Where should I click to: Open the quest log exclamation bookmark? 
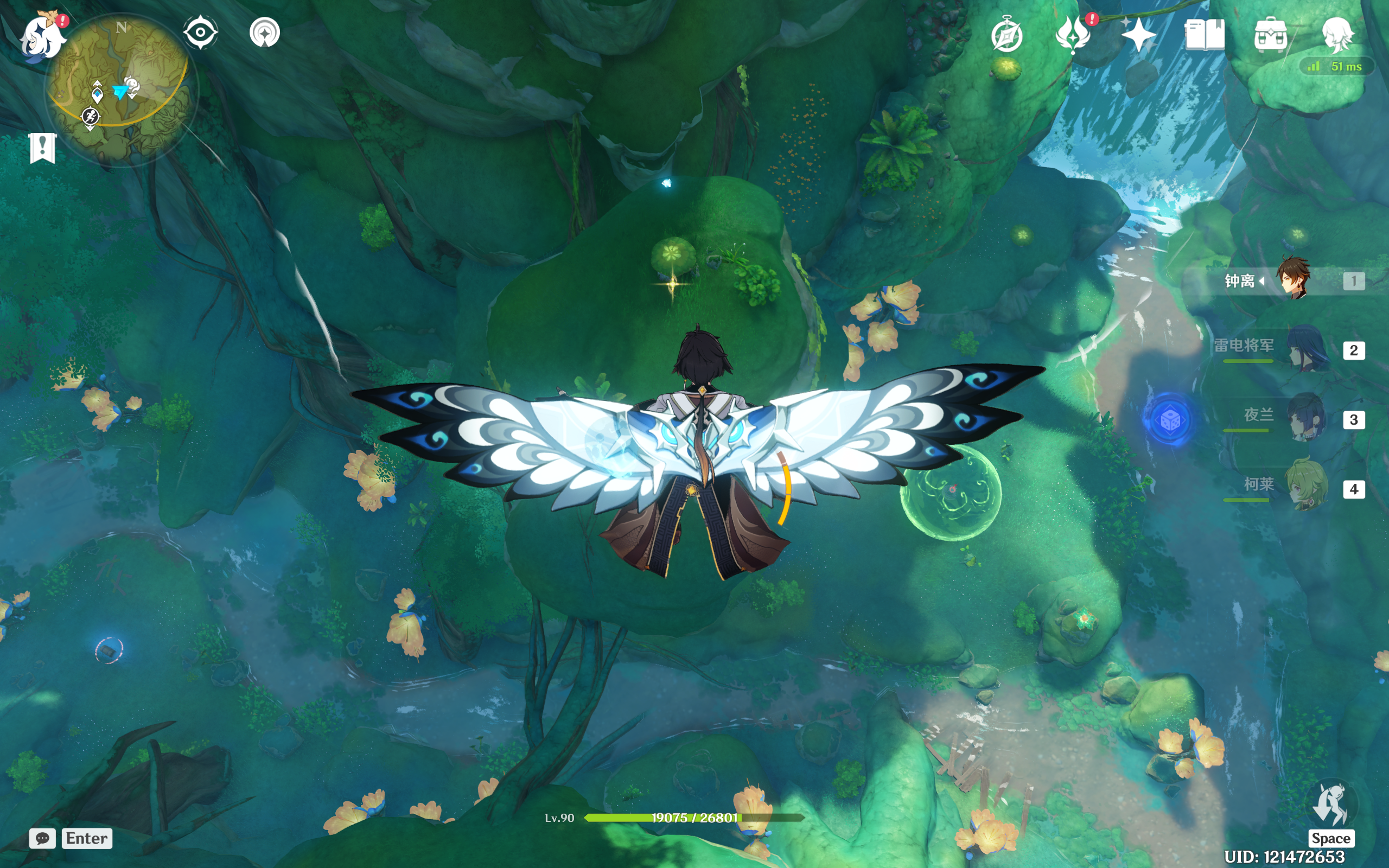pos(42,148)
